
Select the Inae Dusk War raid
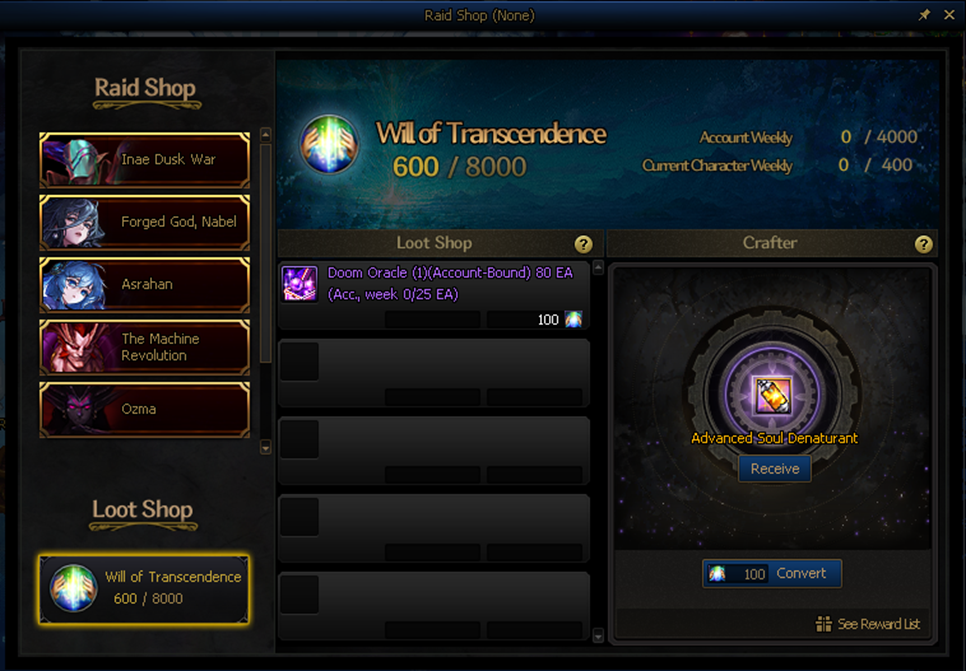point(145,160)
